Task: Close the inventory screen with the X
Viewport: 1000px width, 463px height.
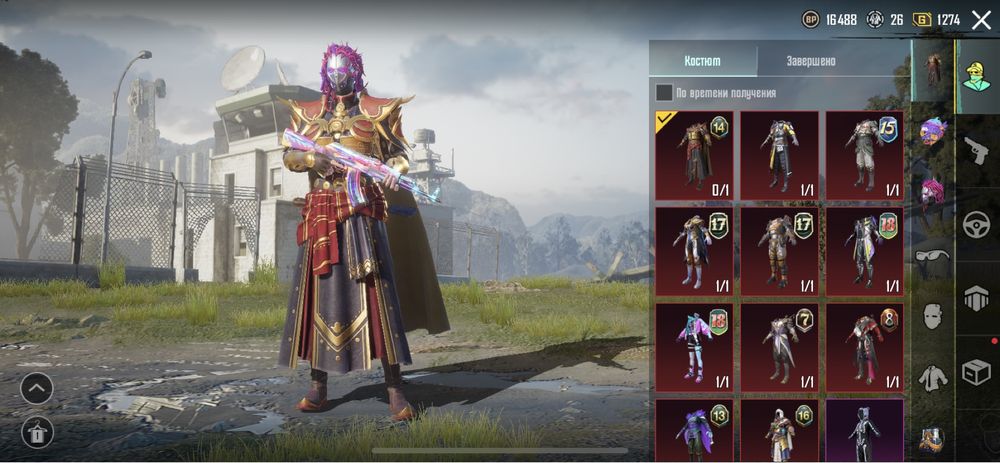Action: tap(980, 19)
